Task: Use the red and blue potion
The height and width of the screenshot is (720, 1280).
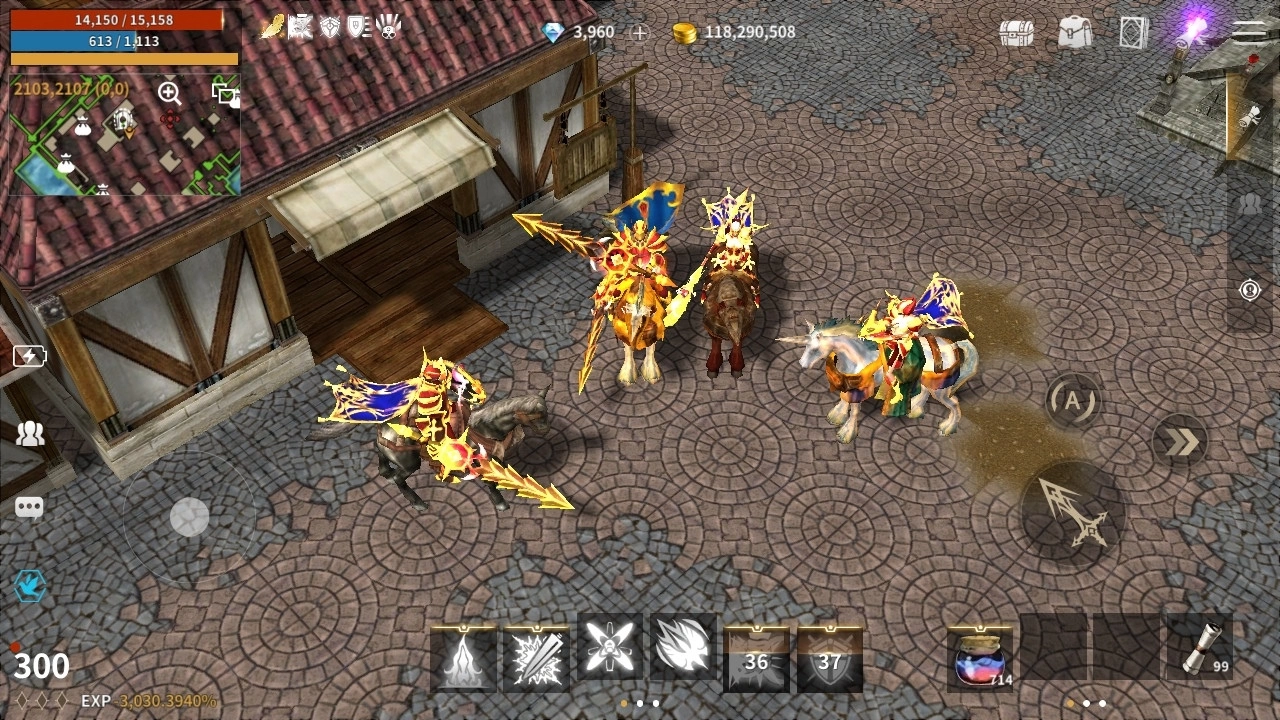Action: click(980, 659)
